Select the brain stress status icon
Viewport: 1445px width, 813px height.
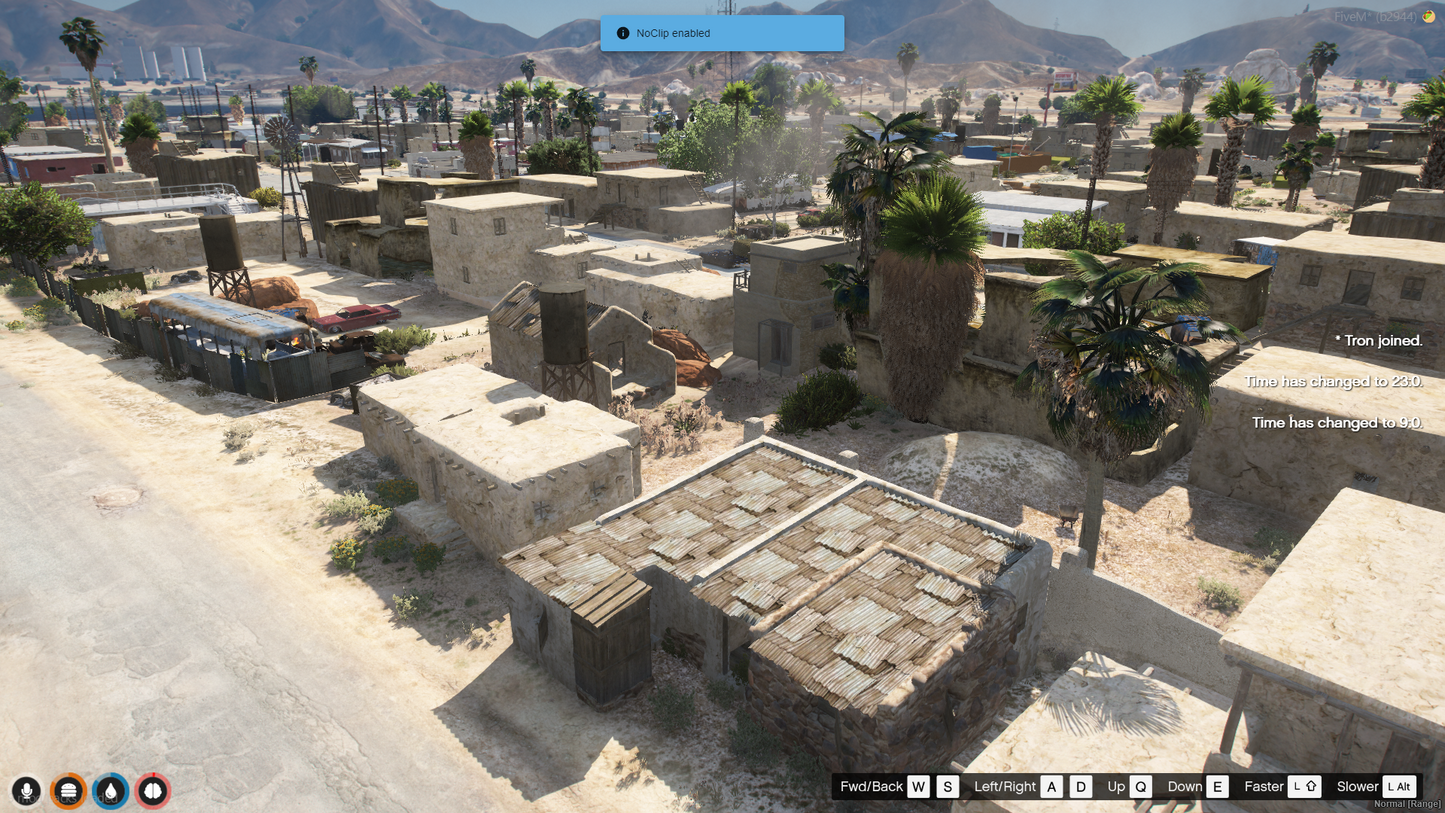coord(153,791)
